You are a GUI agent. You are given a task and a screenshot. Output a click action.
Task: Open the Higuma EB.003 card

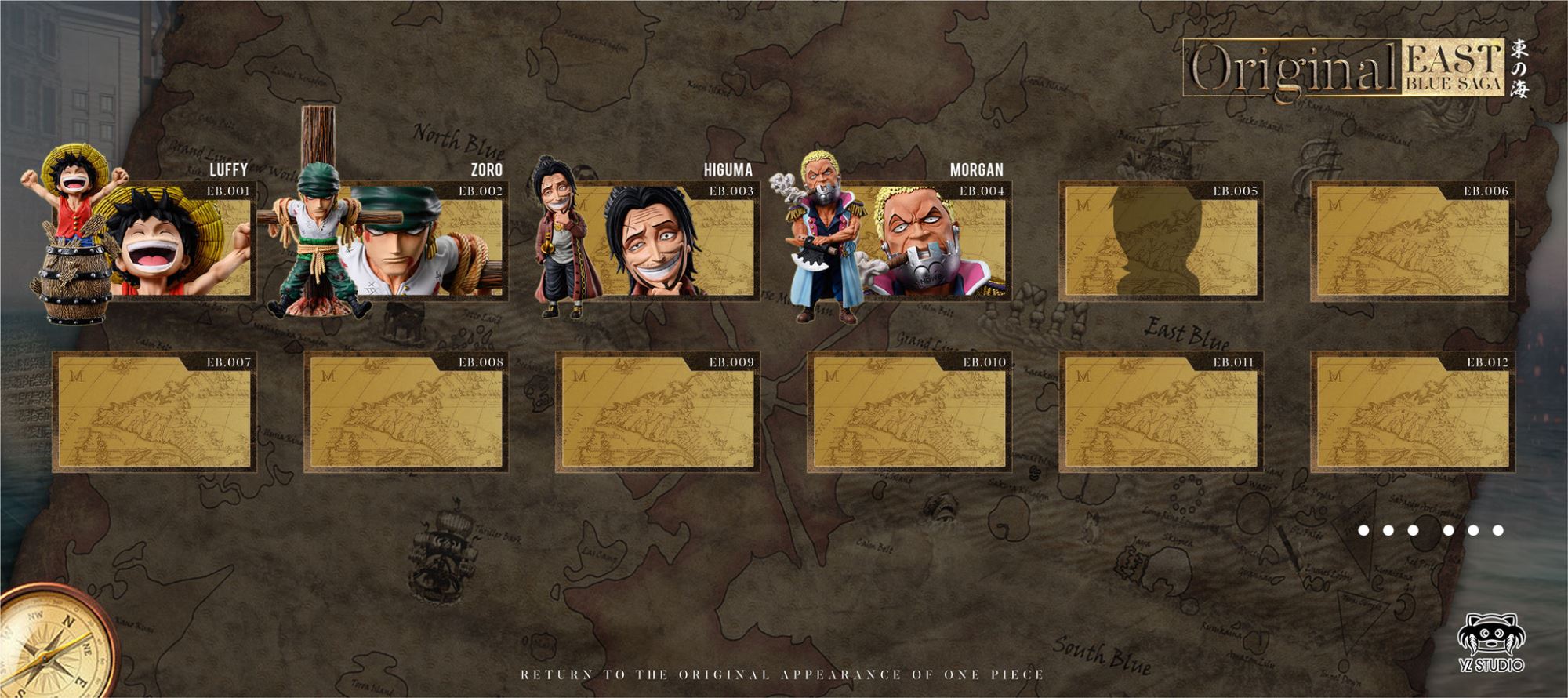[x=657, y=242]
